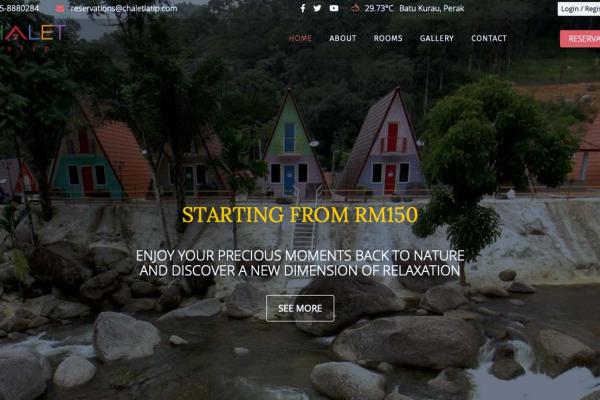Open the Facebook social icon
The image size is (600, 400).
pos(303,8)
